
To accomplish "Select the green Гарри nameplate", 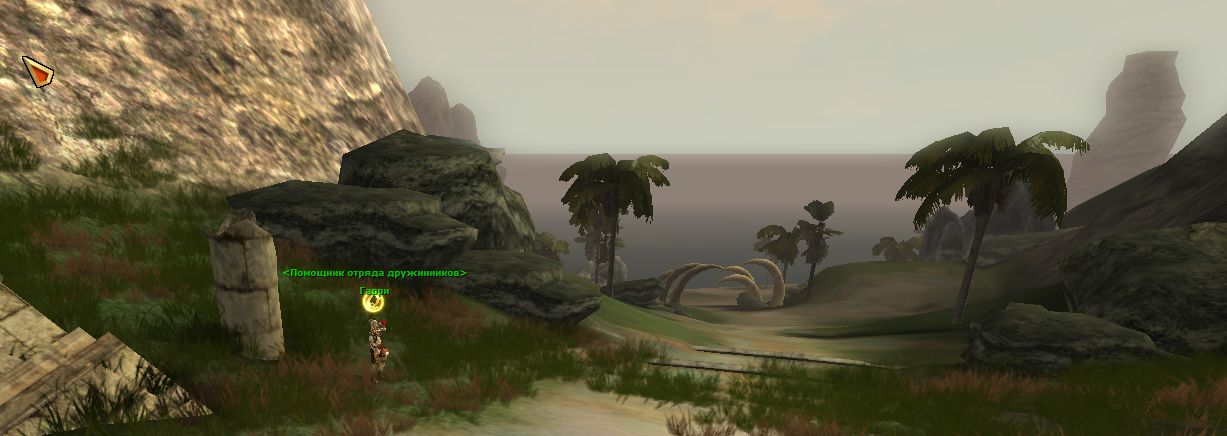I will (374, 290).
